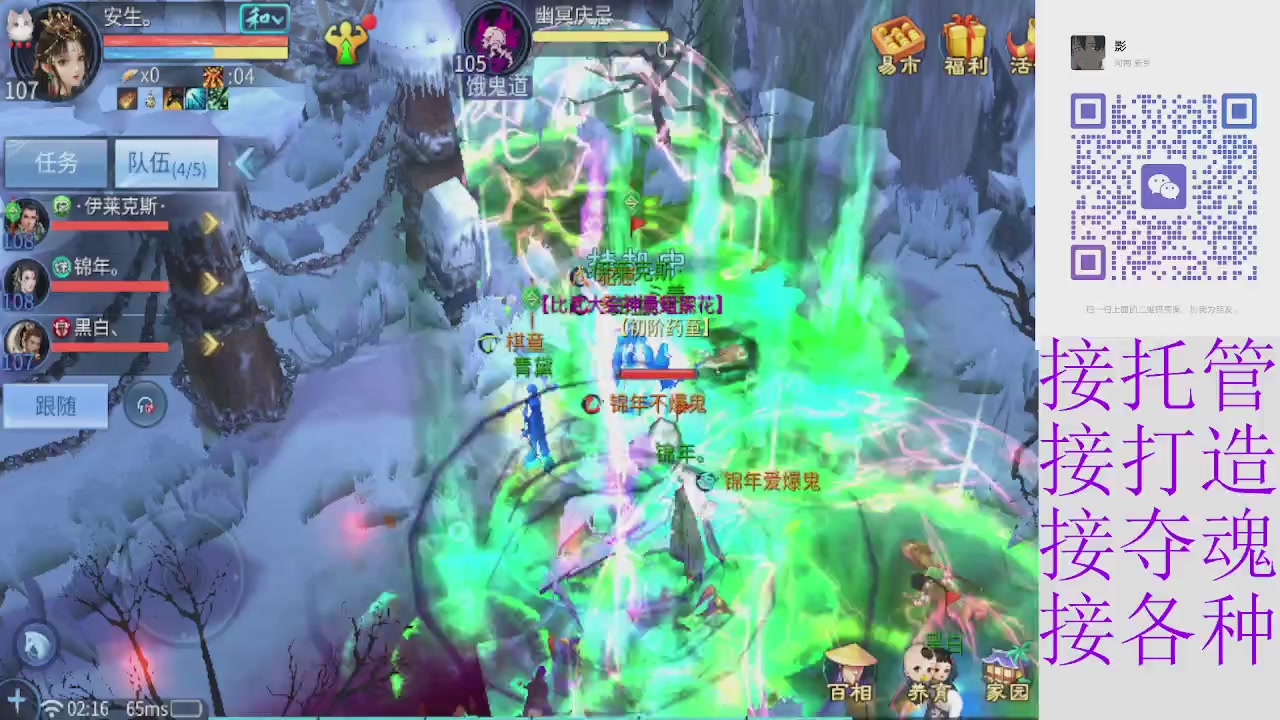The image size is (1280, 720).
Task: Switch to the 任务 tab
Action: pyautogui.click(x=56, y=163)
